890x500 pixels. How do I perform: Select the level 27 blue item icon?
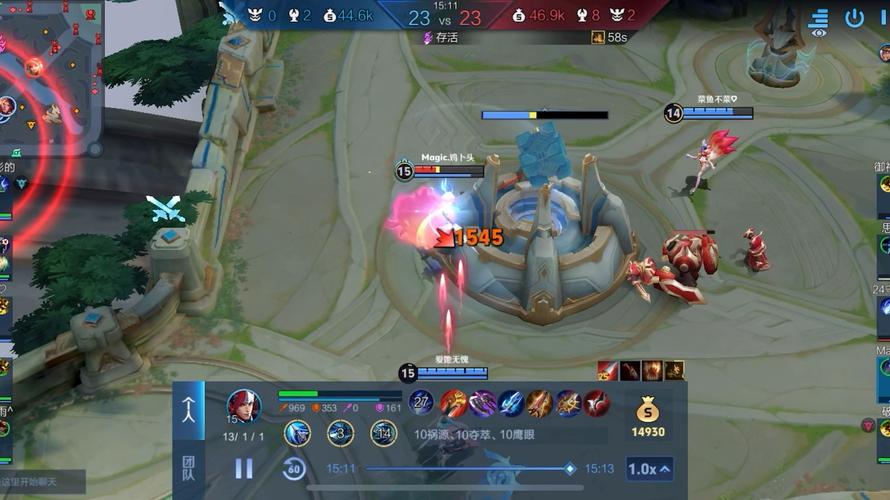[x=422, y=403]
